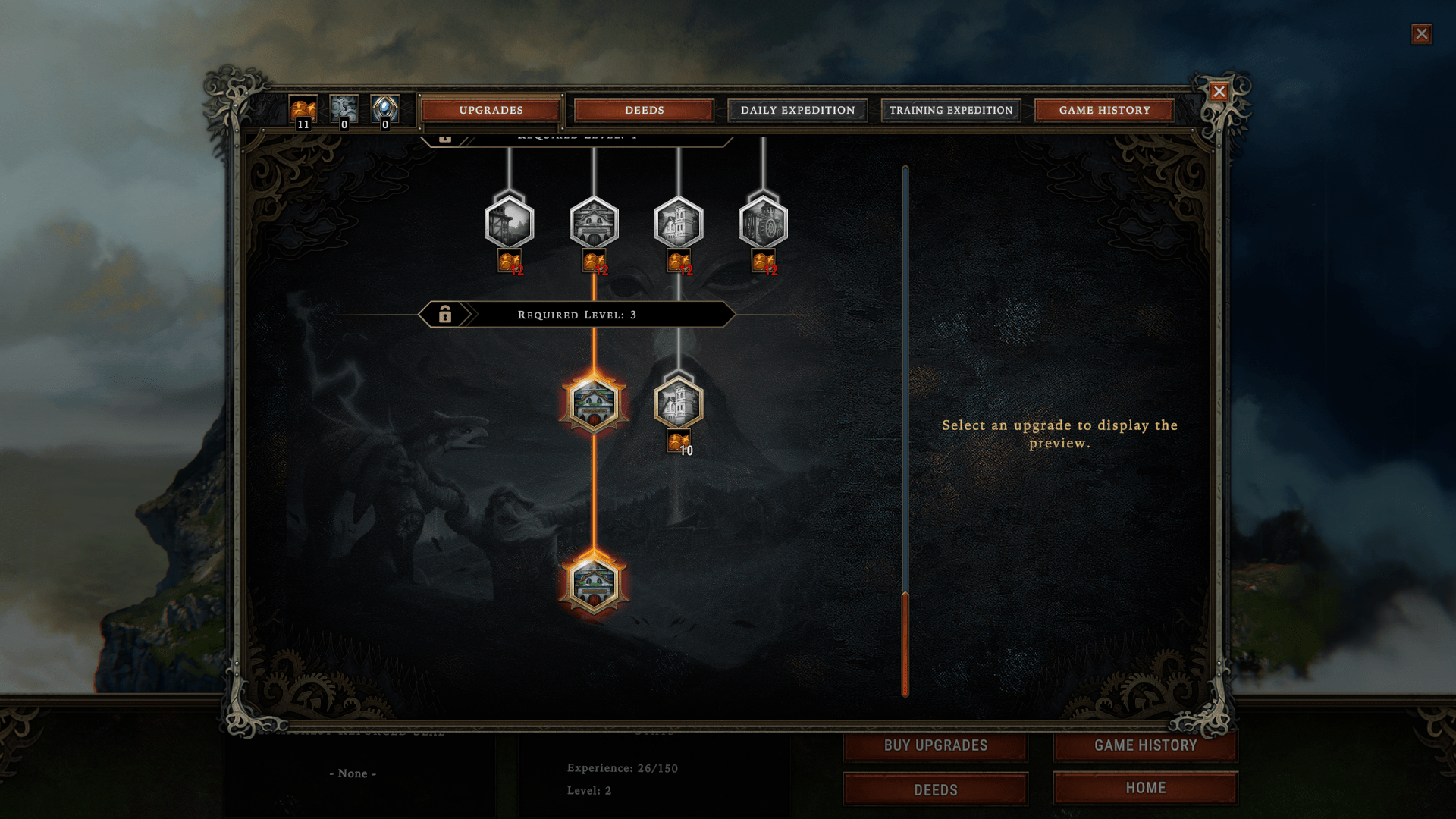This screenshot has height=819, width=1456.
Task: Click the gears currency counter showing zero
Action: (x=344, y=110)
